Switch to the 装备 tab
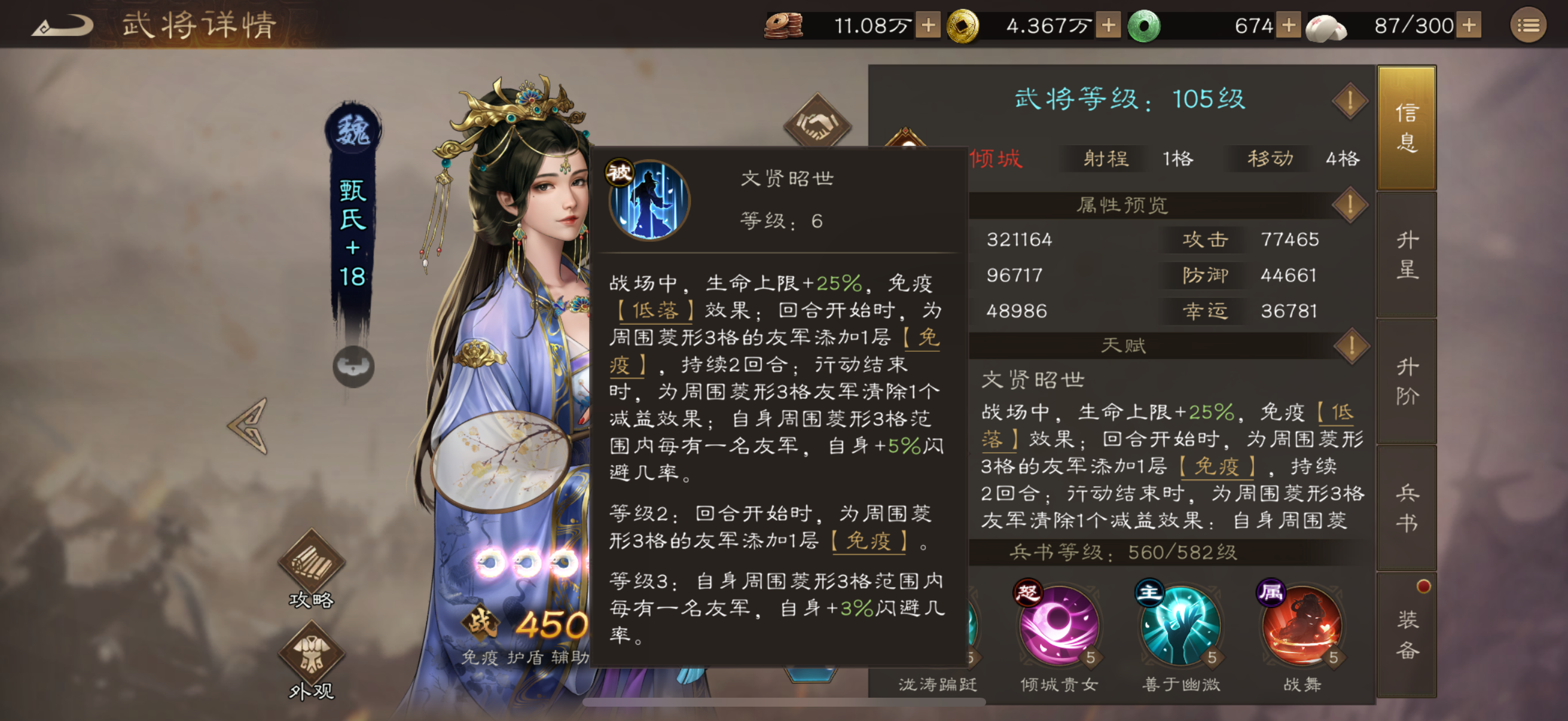This screenshot has width=1568, height=721. [x=1407, y=636]
